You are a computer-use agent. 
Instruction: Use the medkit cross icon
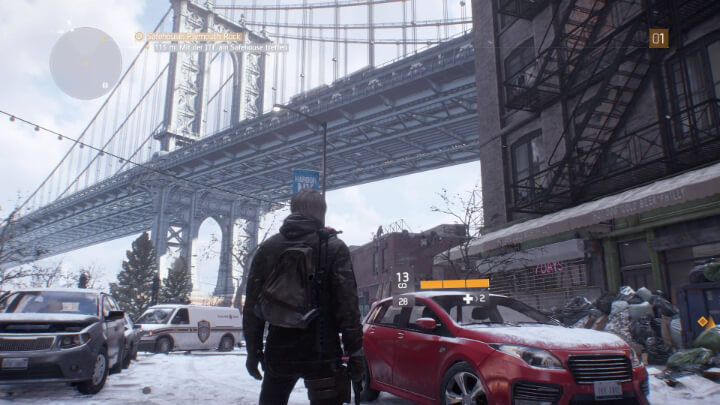467,298
